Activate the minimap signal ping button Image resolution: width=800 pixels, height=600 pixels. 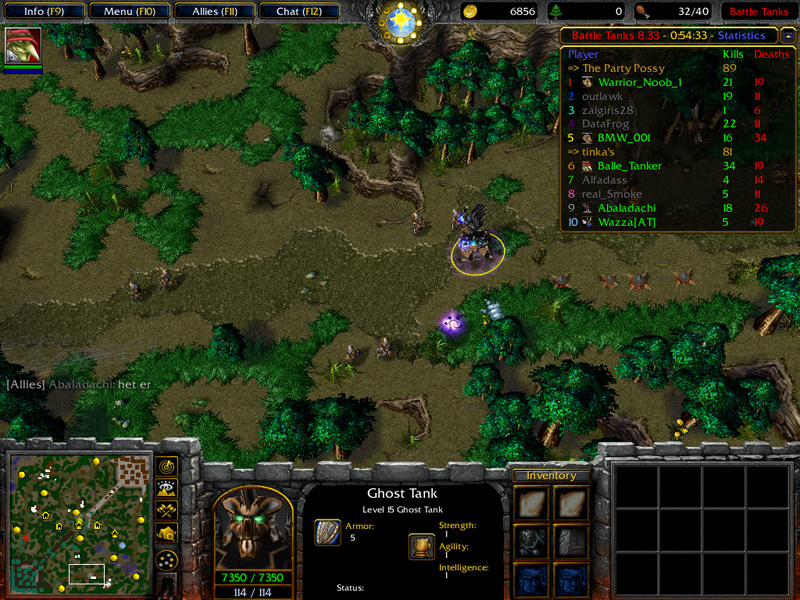(167, 467)
